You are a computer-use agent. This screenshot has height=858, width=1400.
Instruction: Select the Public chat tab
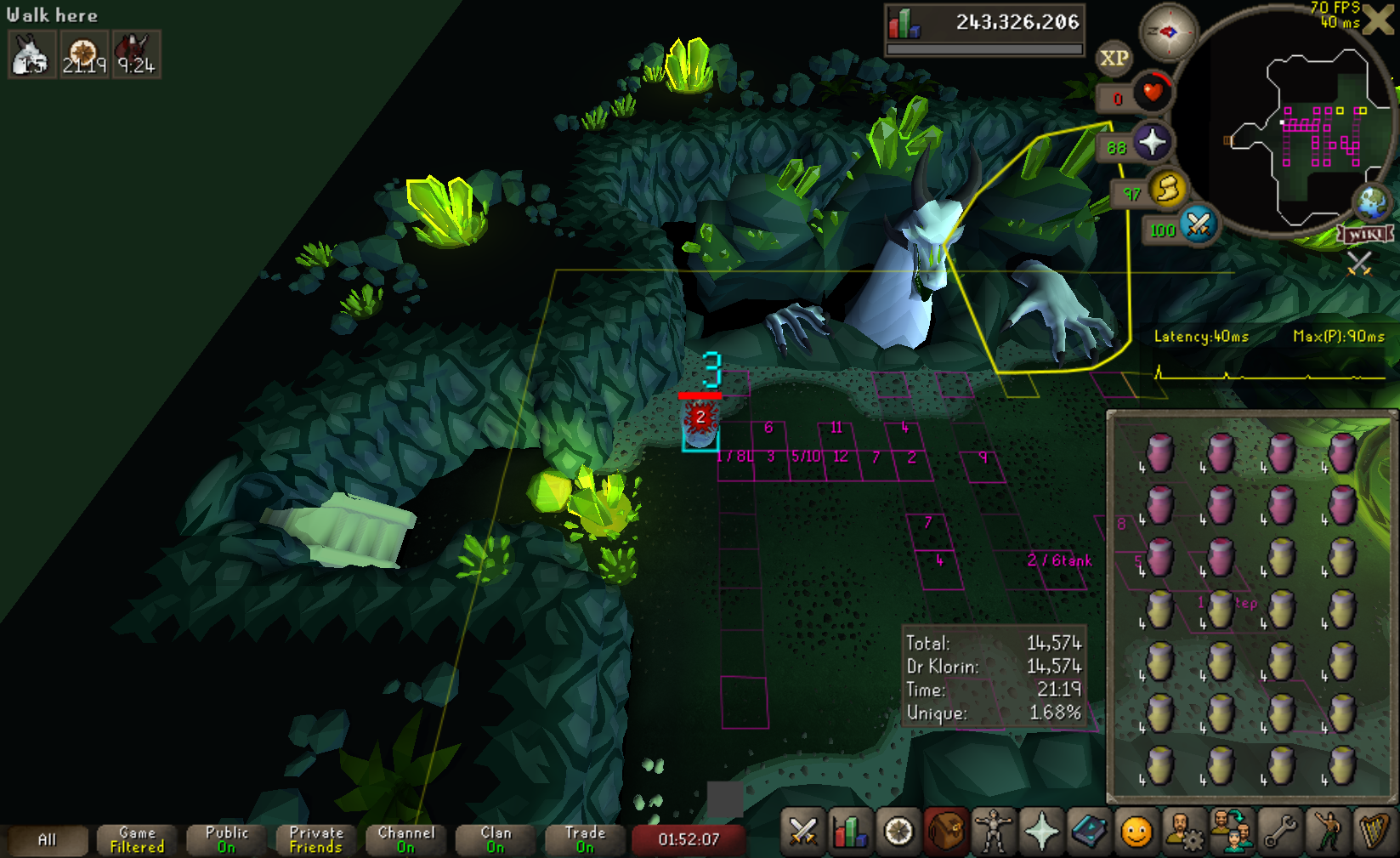(x=226, y=840)
